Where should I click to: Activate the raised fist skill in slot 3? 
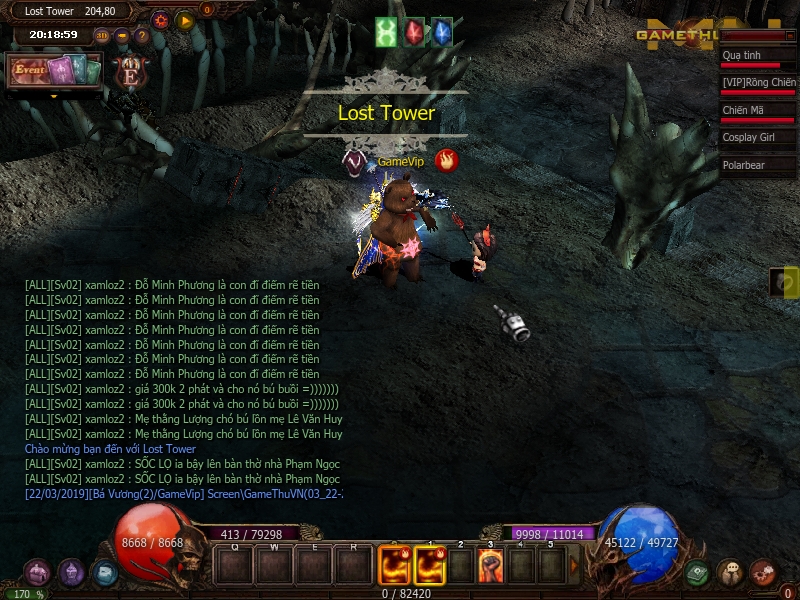(490, 566)
